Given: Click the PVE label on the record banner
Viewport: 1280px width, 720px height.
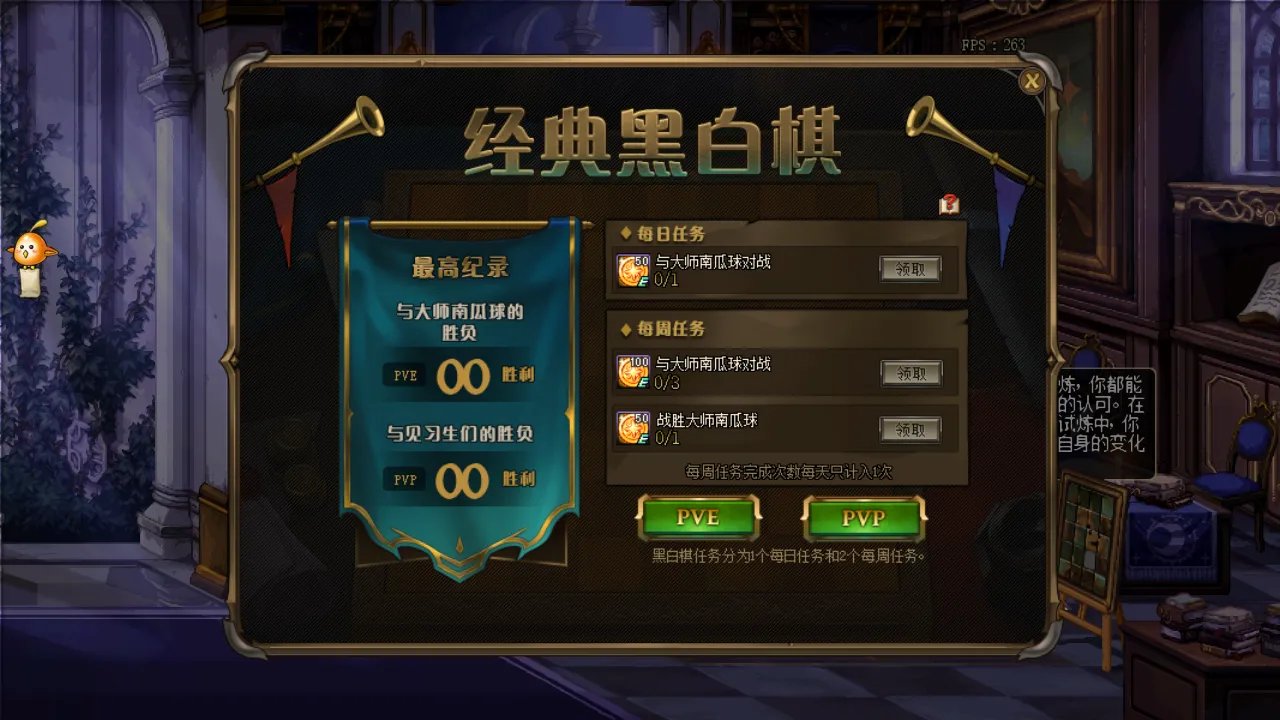Looking at the screenshot, I should tap(403, 376).
